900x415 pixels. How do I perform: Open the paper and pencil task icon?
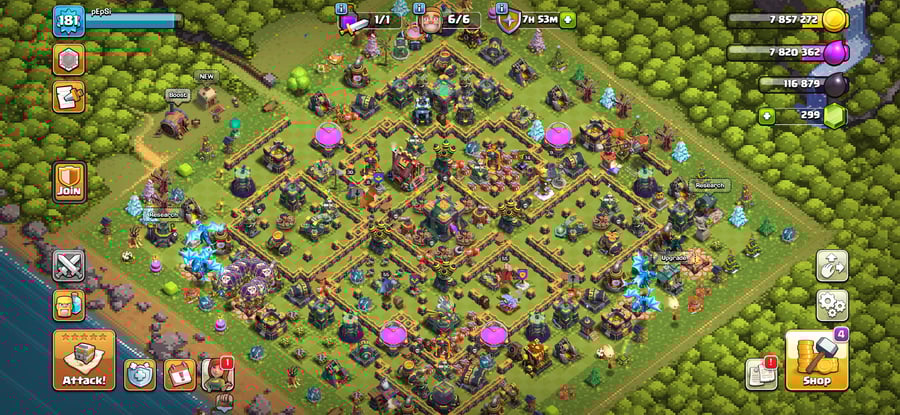[69, 97]
